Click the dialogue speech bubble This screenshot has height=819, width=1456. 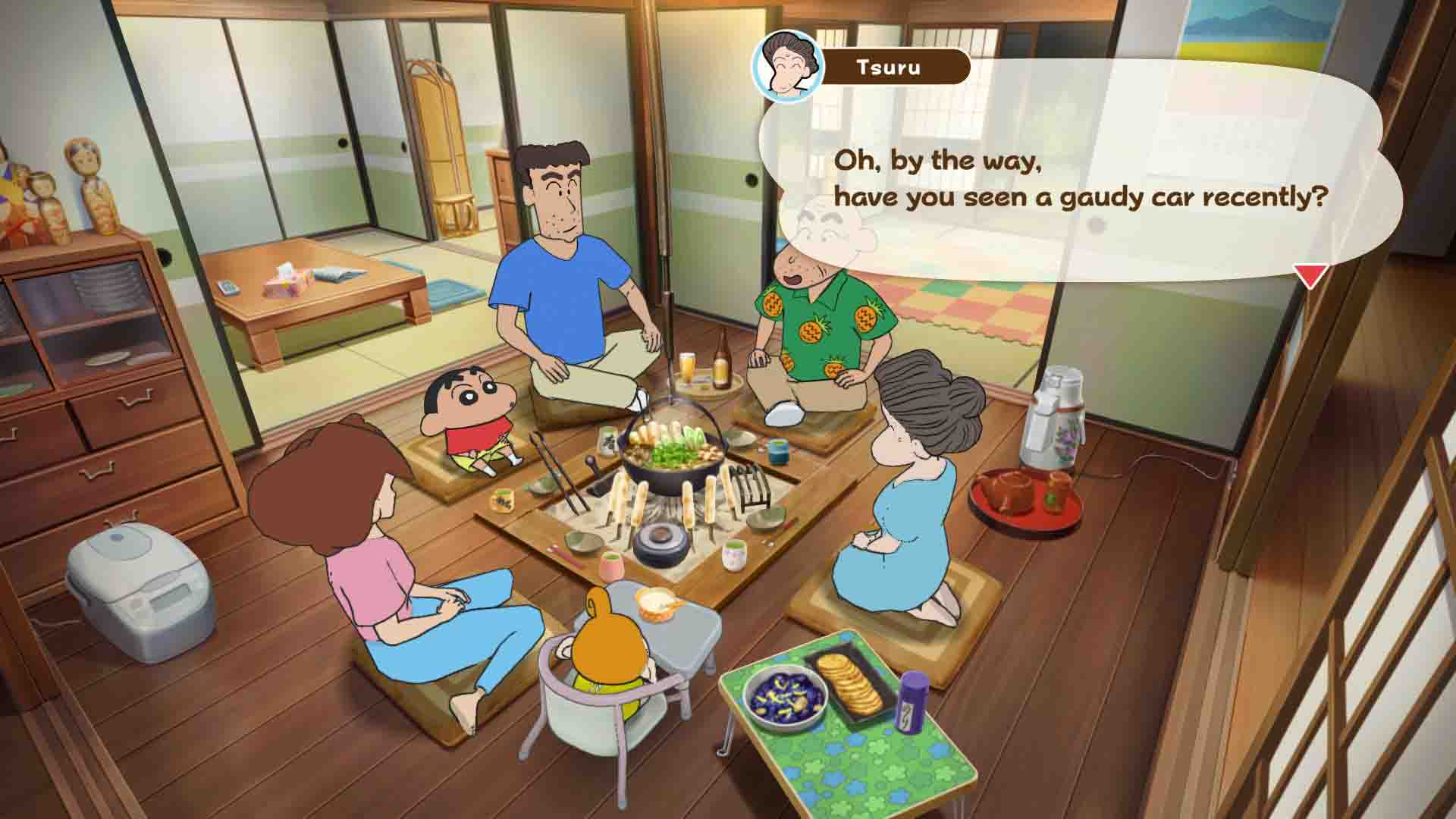1077,182
